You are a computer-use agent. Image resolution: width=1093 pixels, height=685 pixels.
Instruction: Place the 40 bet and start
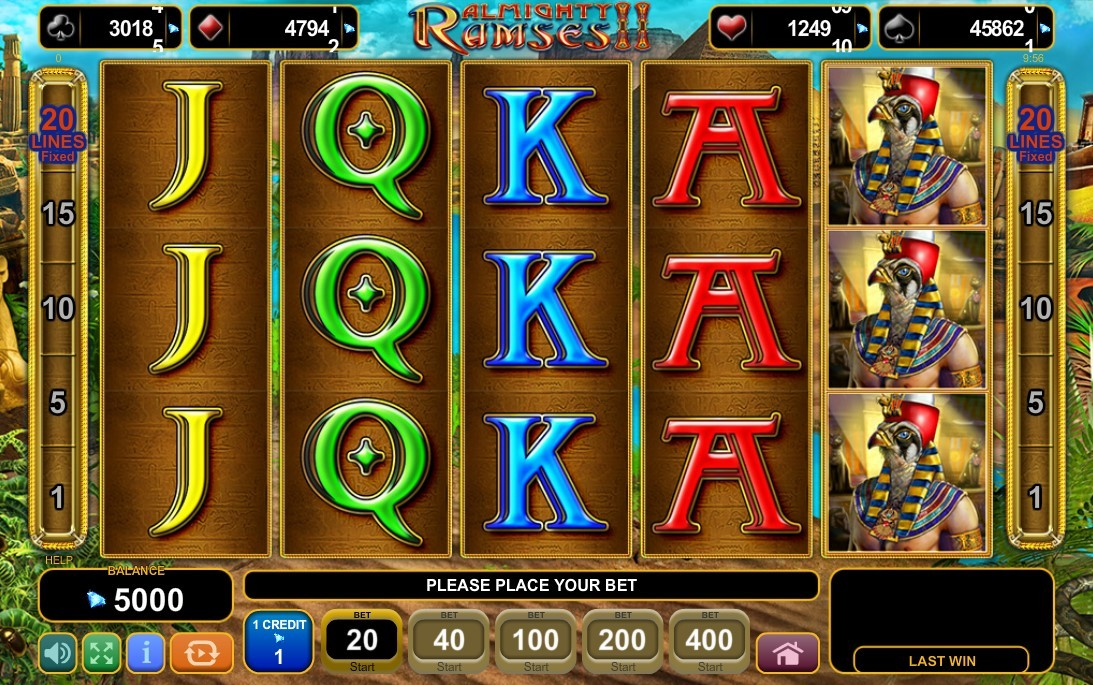click(x=449, y=641)
